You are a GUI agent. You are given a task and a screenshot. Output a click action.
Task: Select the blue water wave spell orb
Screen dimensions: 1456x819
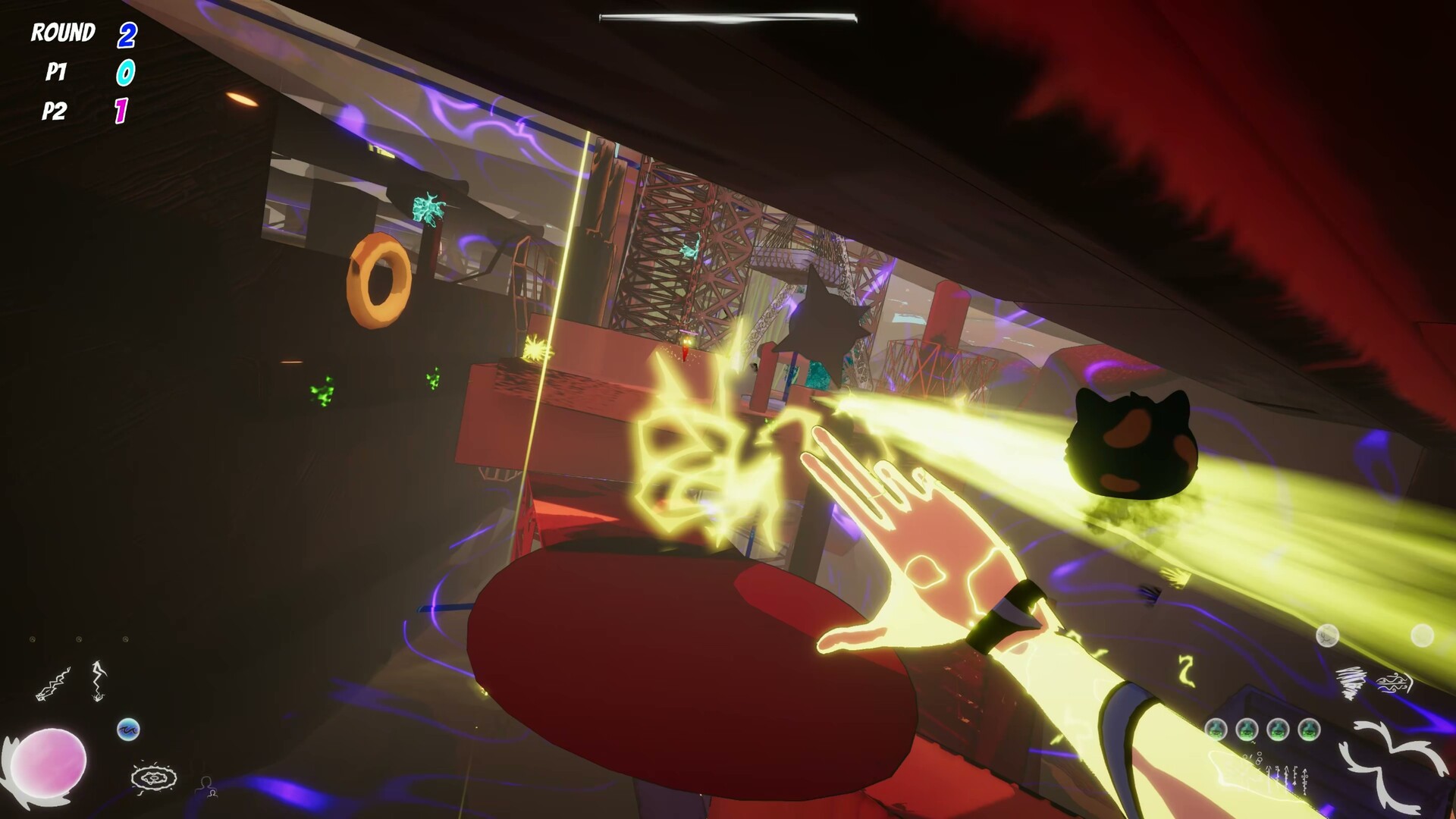click(x=129, y=730)
